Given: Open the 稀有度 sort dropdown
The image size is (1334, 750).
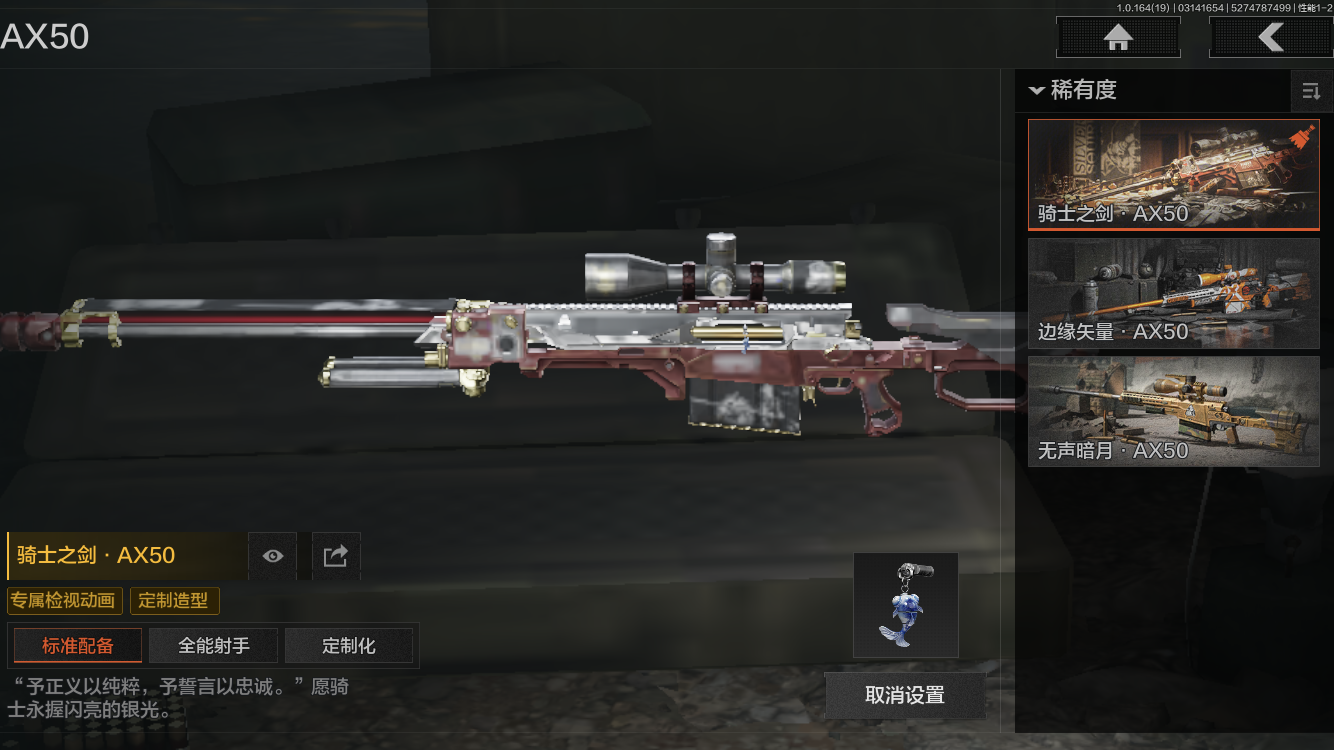Looking at the screenshot, I should [x=1074, y=90].
